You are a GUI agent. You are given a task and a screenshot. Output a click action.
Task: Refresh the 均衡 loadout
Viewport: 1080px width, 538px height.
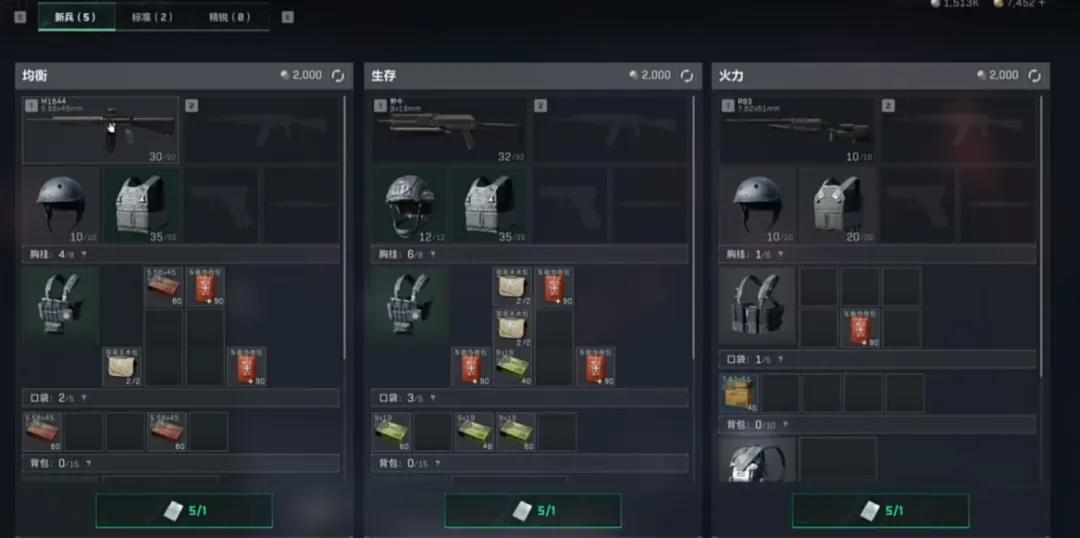(x=338, y=76)
